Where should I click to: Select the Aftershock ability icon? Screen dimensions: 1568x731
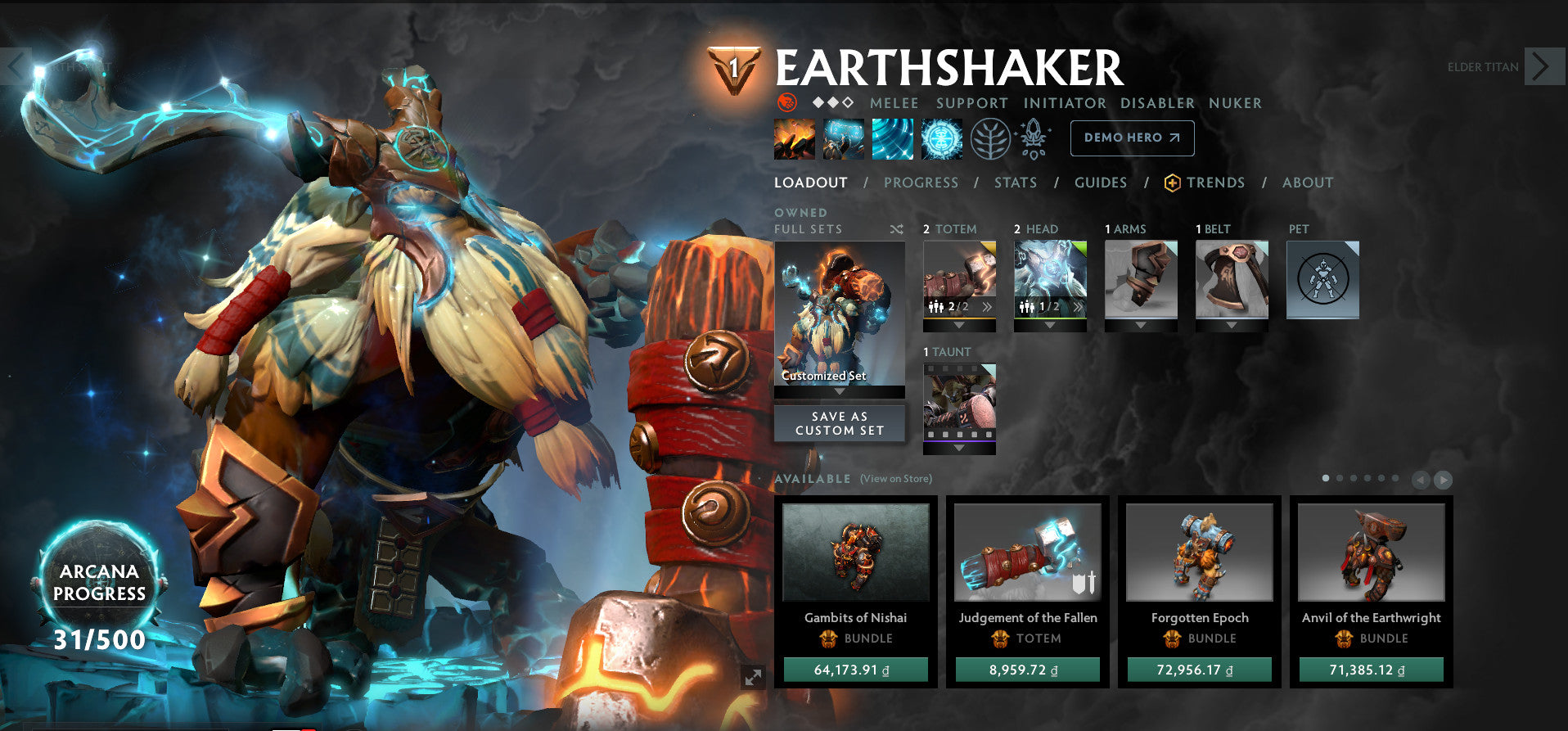coord(892,138)
